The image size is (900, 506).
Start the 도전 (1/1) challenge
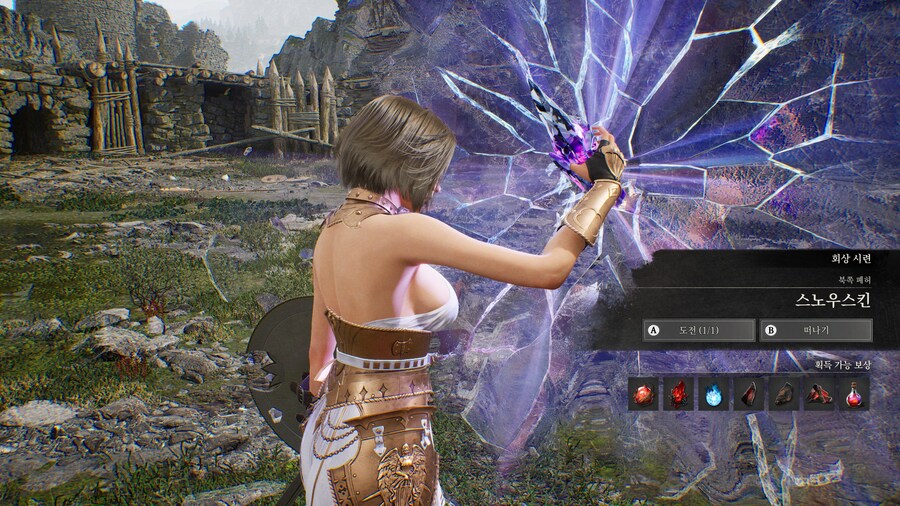click(x=699, y=330)
